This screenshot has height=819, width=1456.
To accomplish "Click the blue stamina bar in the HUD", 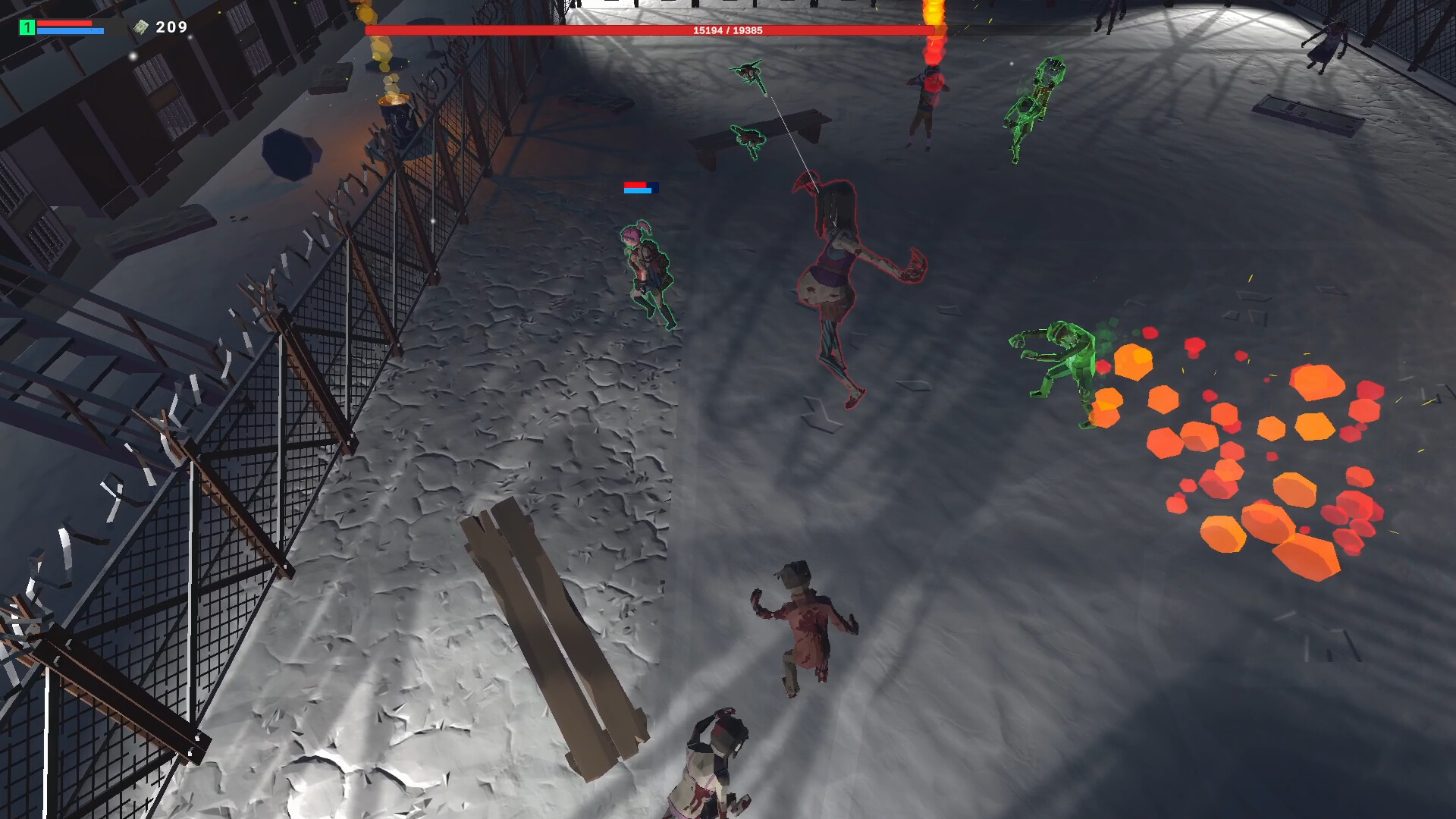I will coord(68,33).
